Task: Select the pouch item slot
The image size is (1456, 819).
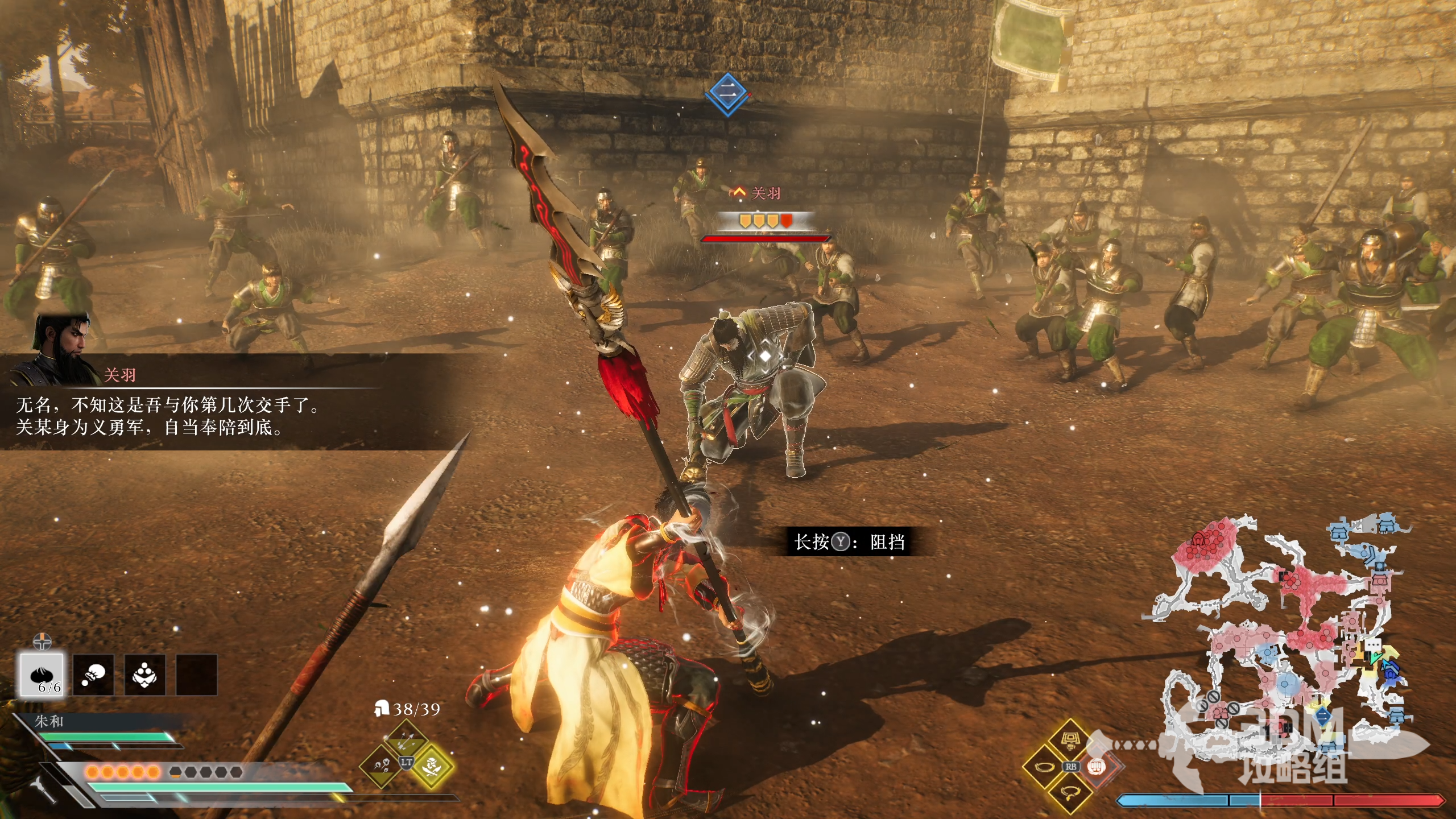Action: (94, 675)
